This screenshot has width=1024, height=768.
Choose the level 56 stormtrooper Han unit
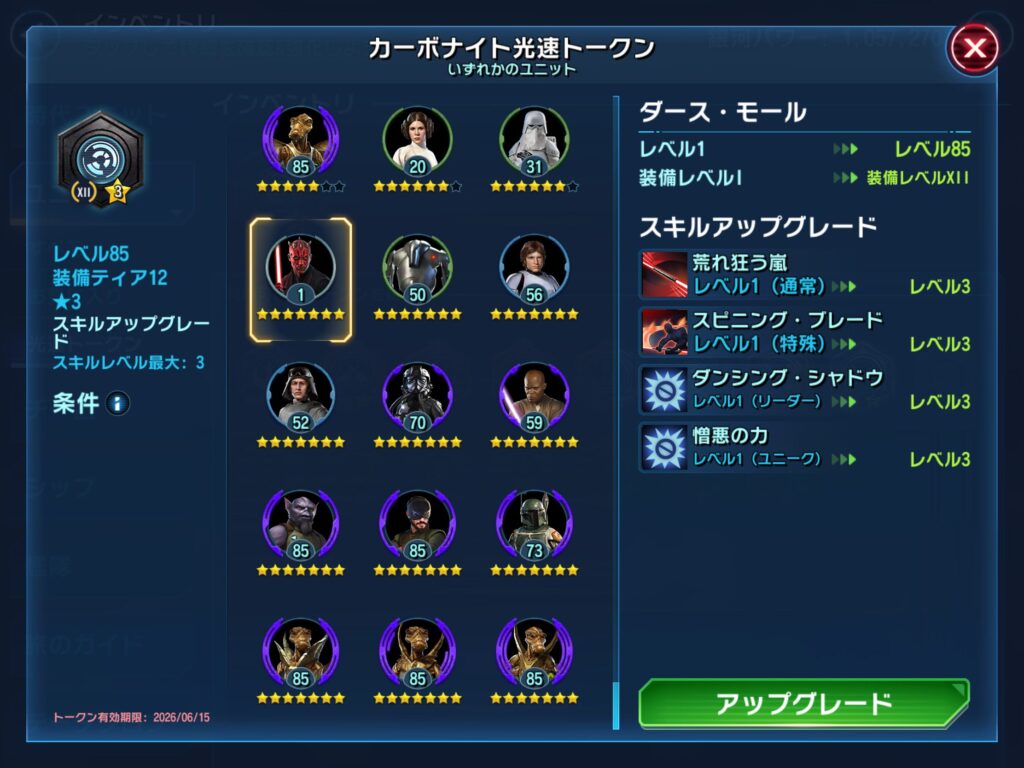(x=534, y=270)
